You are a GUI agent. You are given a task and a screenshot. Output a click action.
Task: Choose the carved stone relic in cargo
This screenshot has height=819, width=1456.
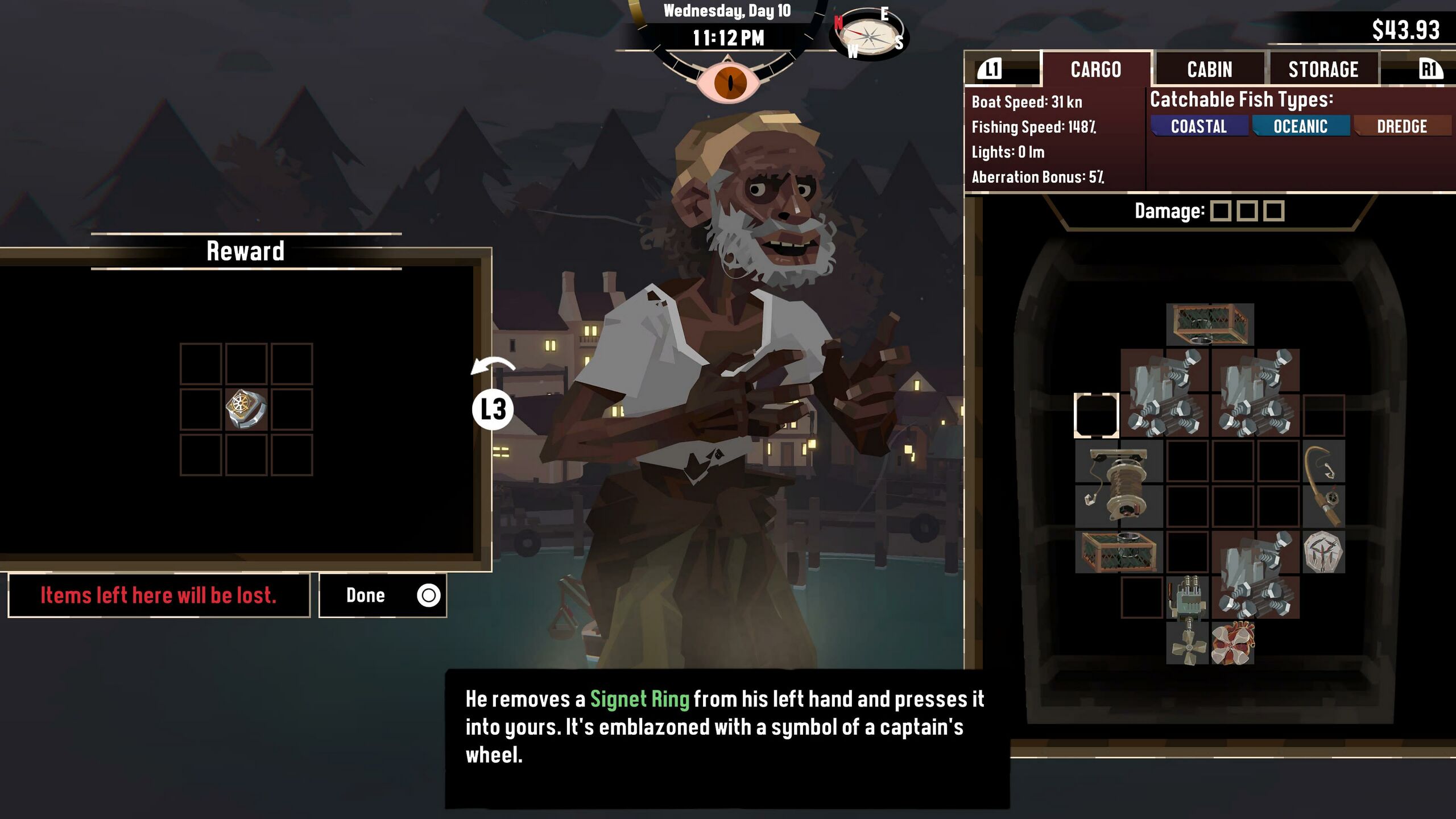pyautogui.click(x=1323, y=552)
